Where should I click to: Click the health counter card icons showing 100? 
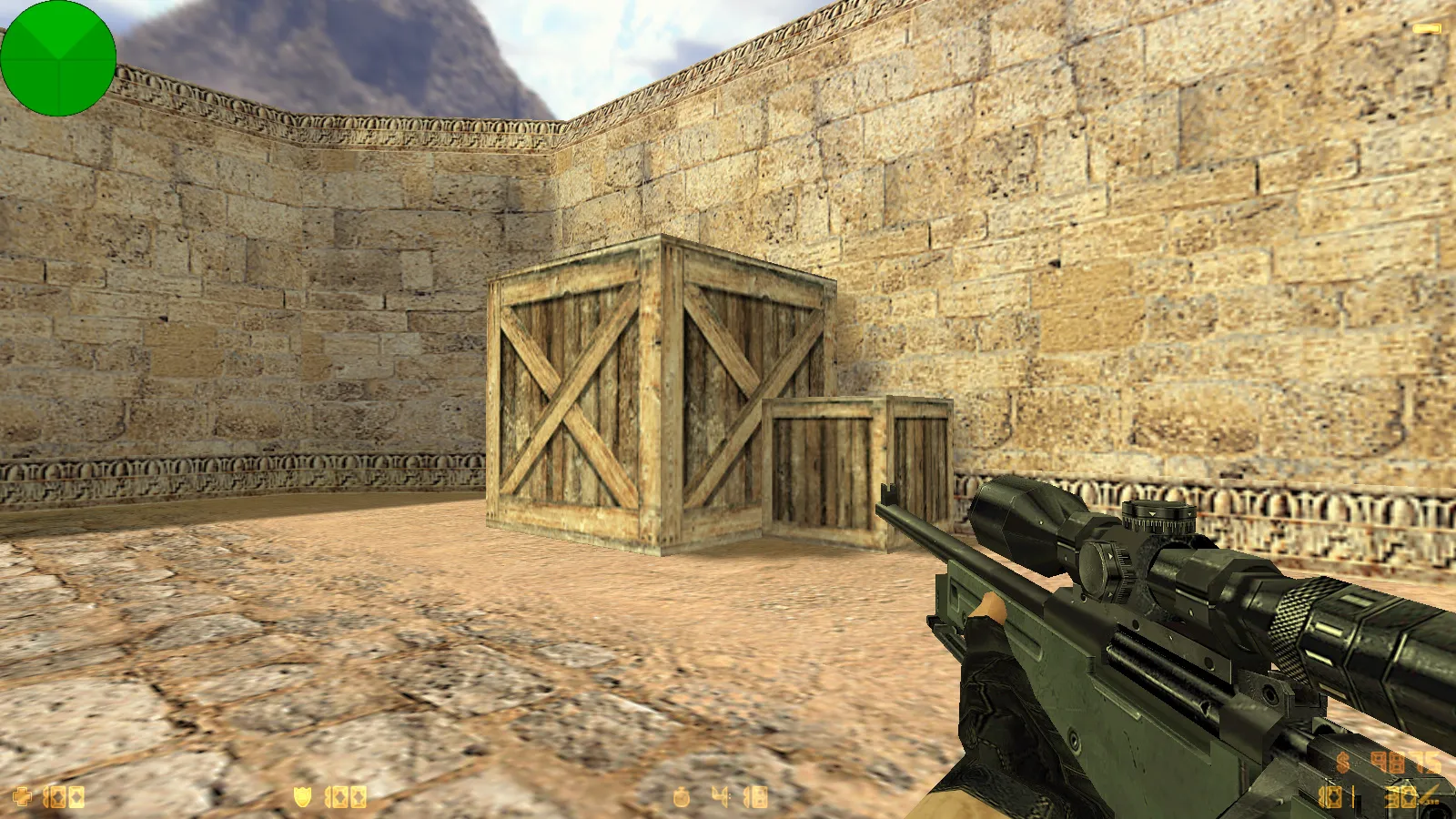64,797
